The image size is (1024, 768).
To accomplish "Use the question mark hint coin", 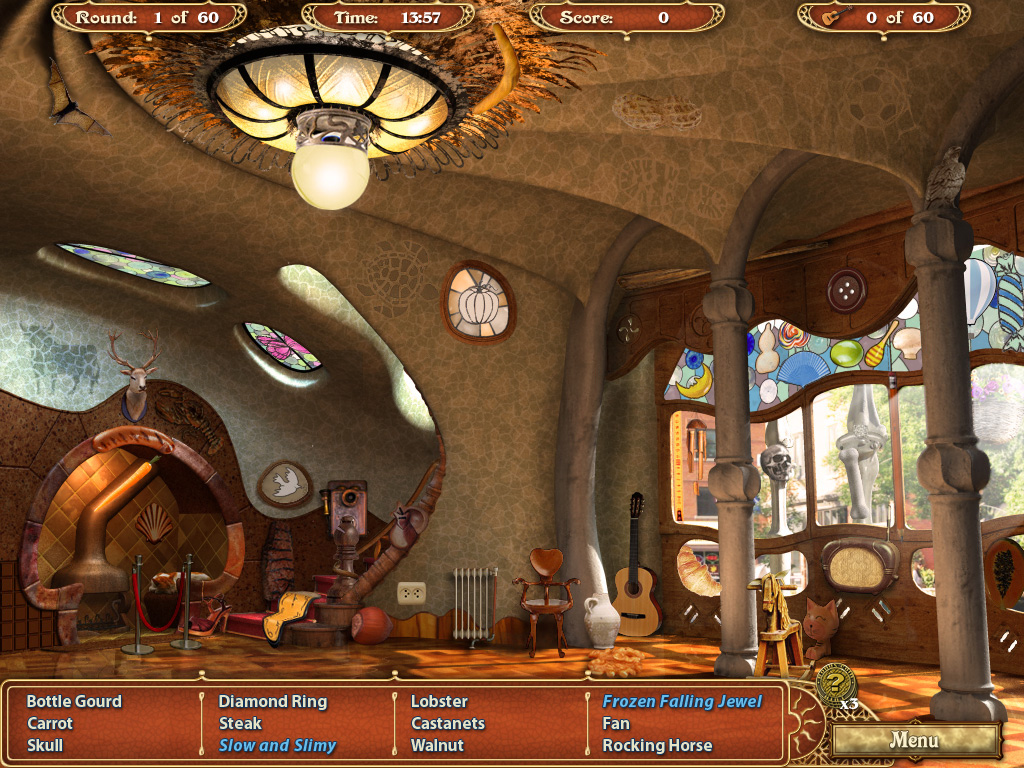I will [835, 685].
